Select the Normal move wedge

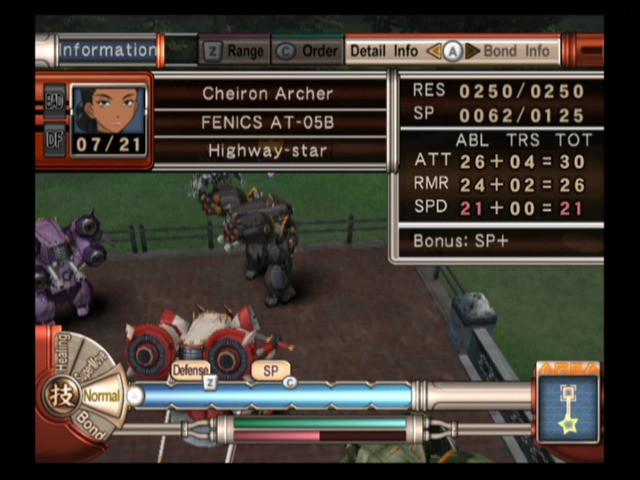pyautogui.click(x=101, y=396)
